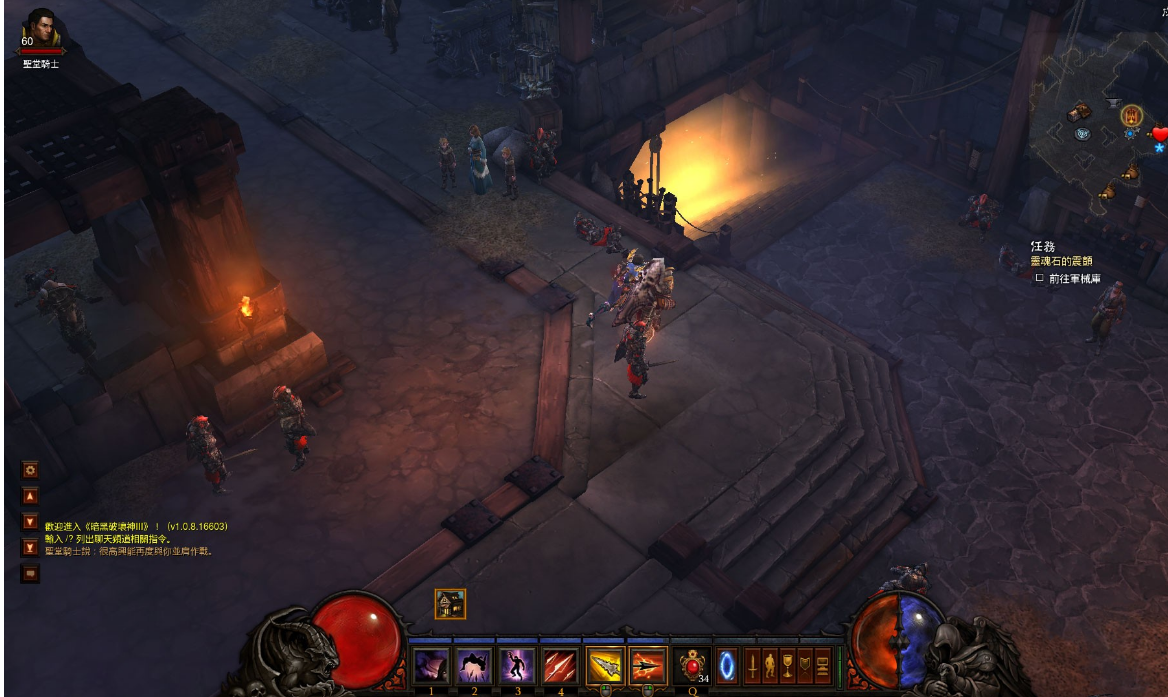Click the 前往軍械庫 quest objective
Viewport: 1168px width, 697px height.
(1074, 279)
